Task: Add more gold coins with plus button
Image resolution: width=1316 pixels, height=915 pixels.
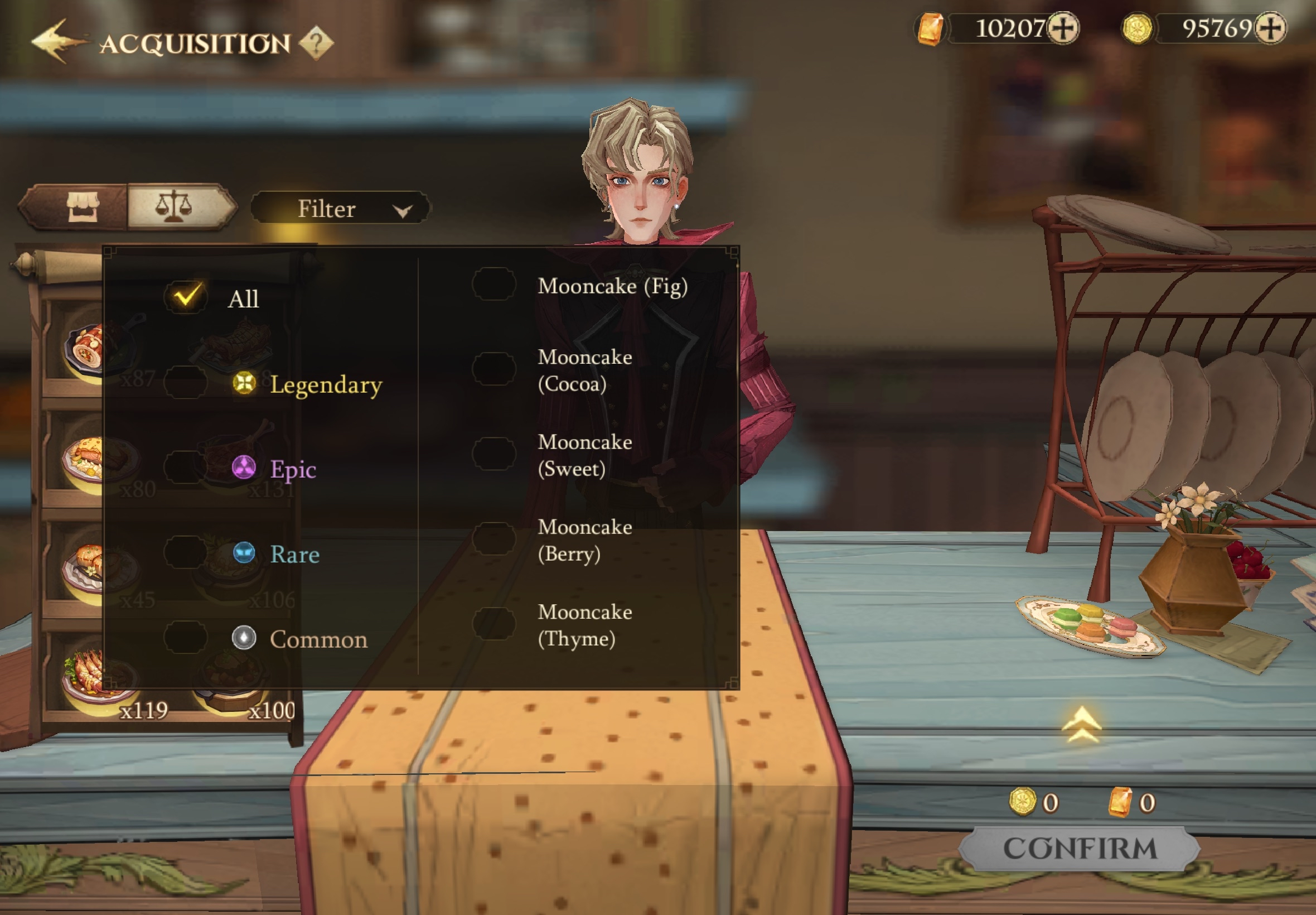Action: pos(1270,28)
